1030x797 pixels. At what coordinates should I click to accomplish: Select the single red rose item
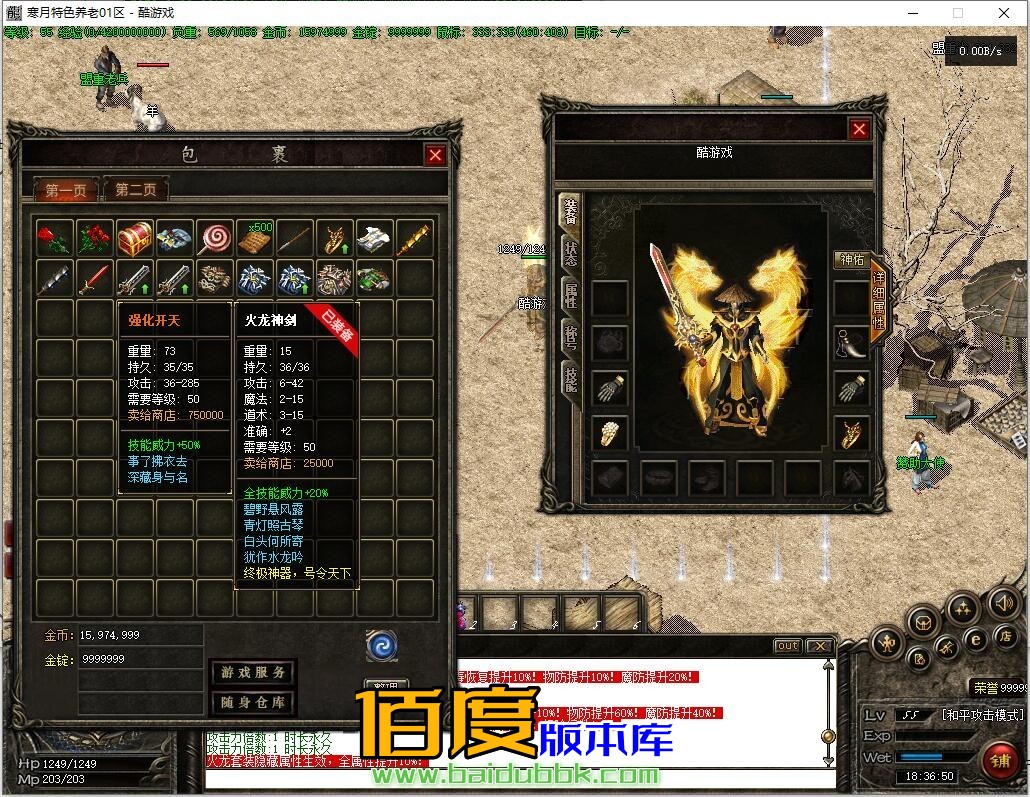pyautogui.click(x=54, y=238)
